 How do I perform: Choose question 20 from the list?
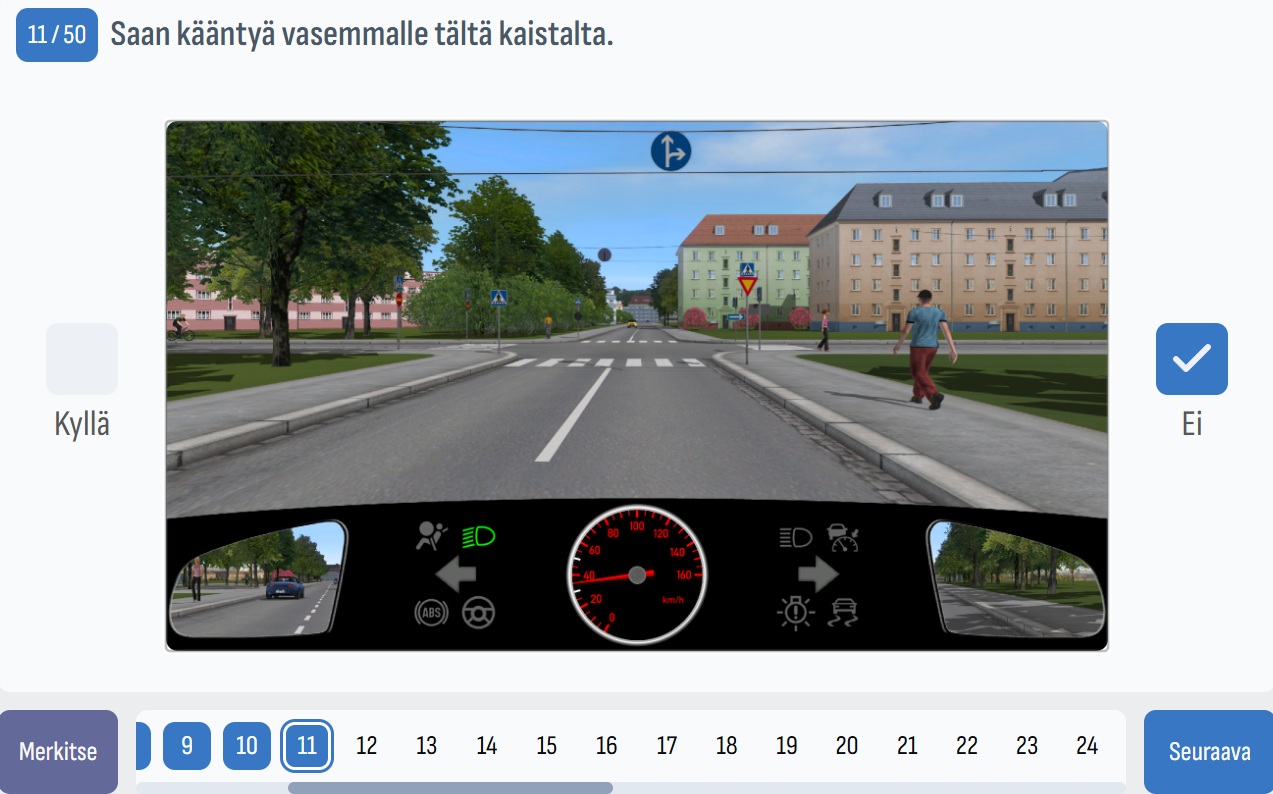(847, 746)
